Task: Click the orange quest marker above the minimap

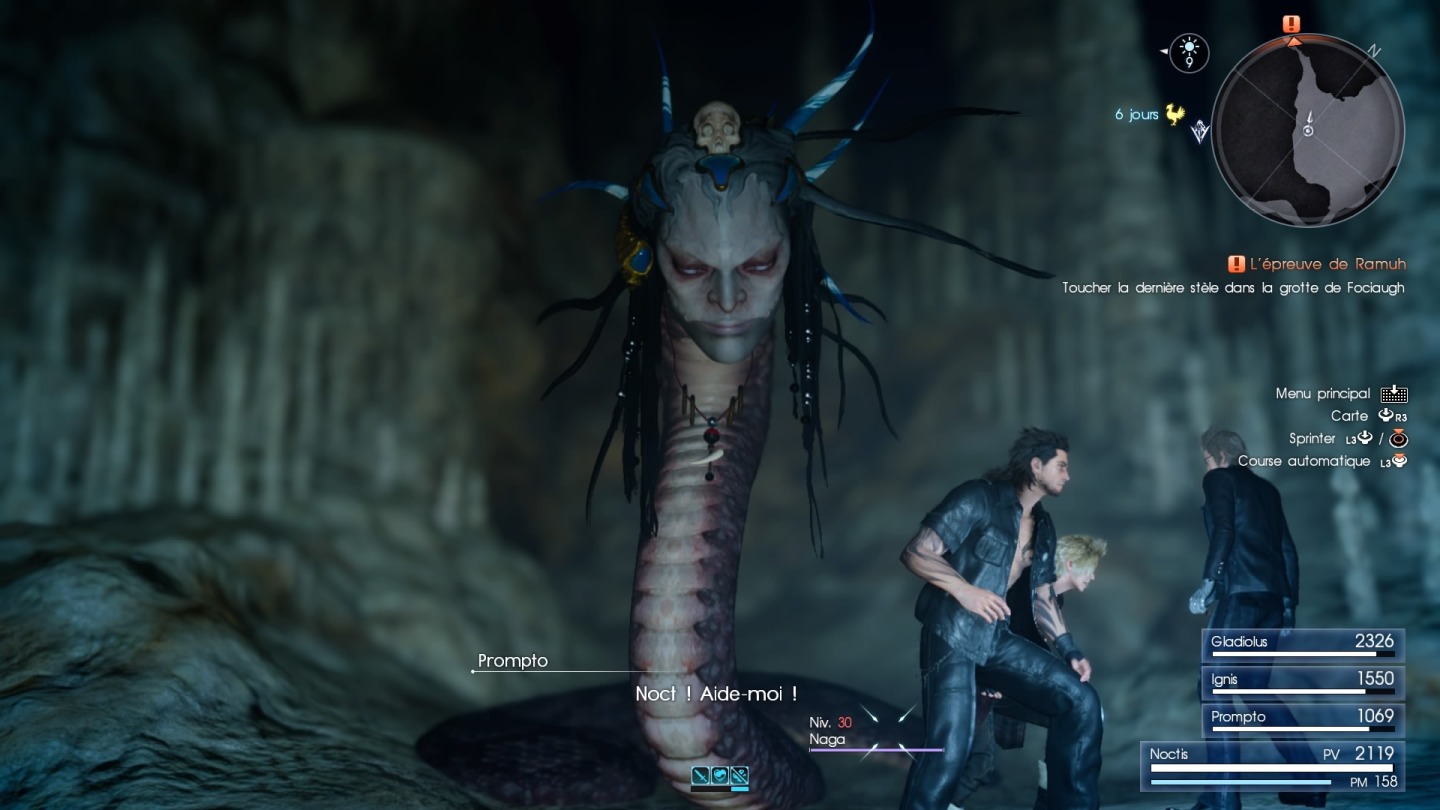Action: tap(1292, 24)
